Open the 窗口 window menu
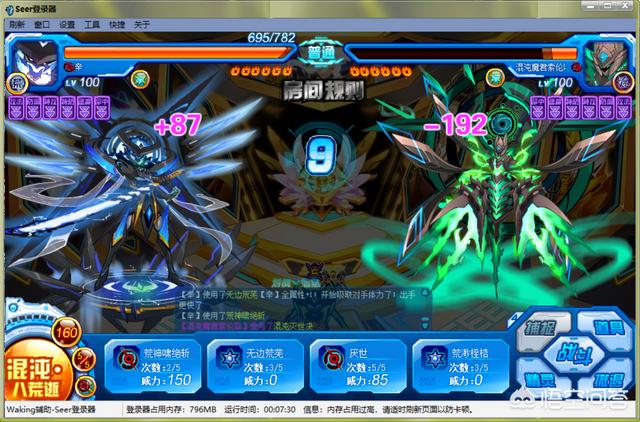640x422 pixels. coord(41,24)
